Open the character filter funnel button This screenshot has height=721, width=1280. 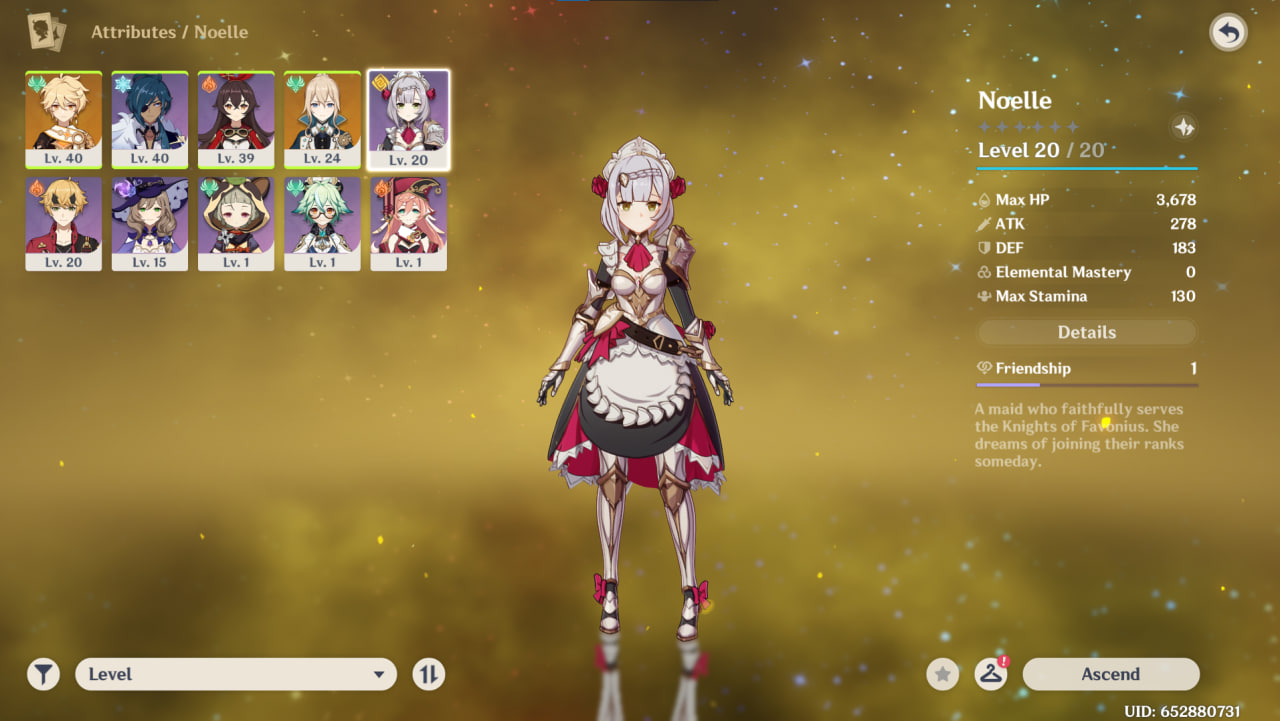43,674
